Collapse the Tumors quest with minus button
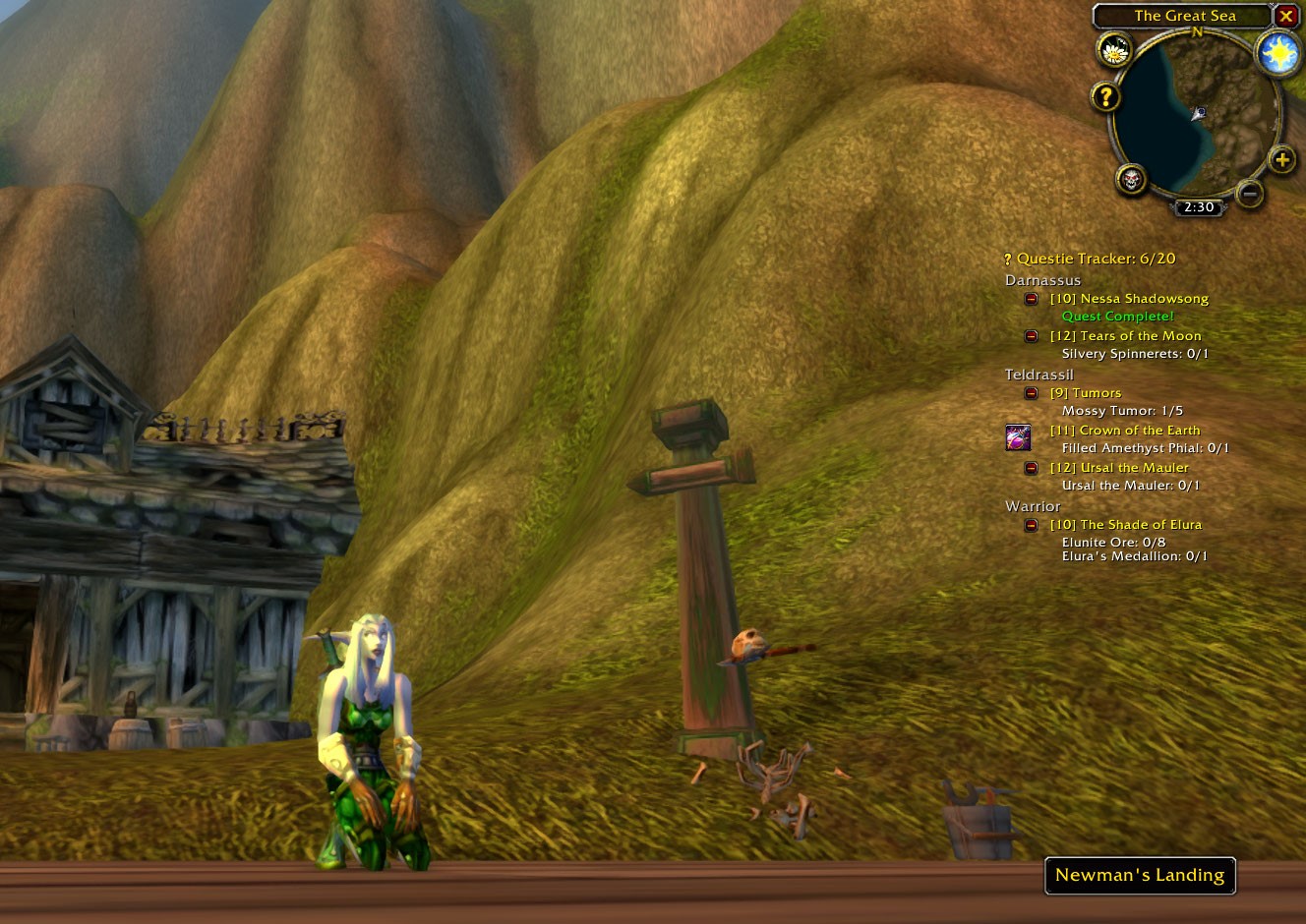 point(1031,393)
